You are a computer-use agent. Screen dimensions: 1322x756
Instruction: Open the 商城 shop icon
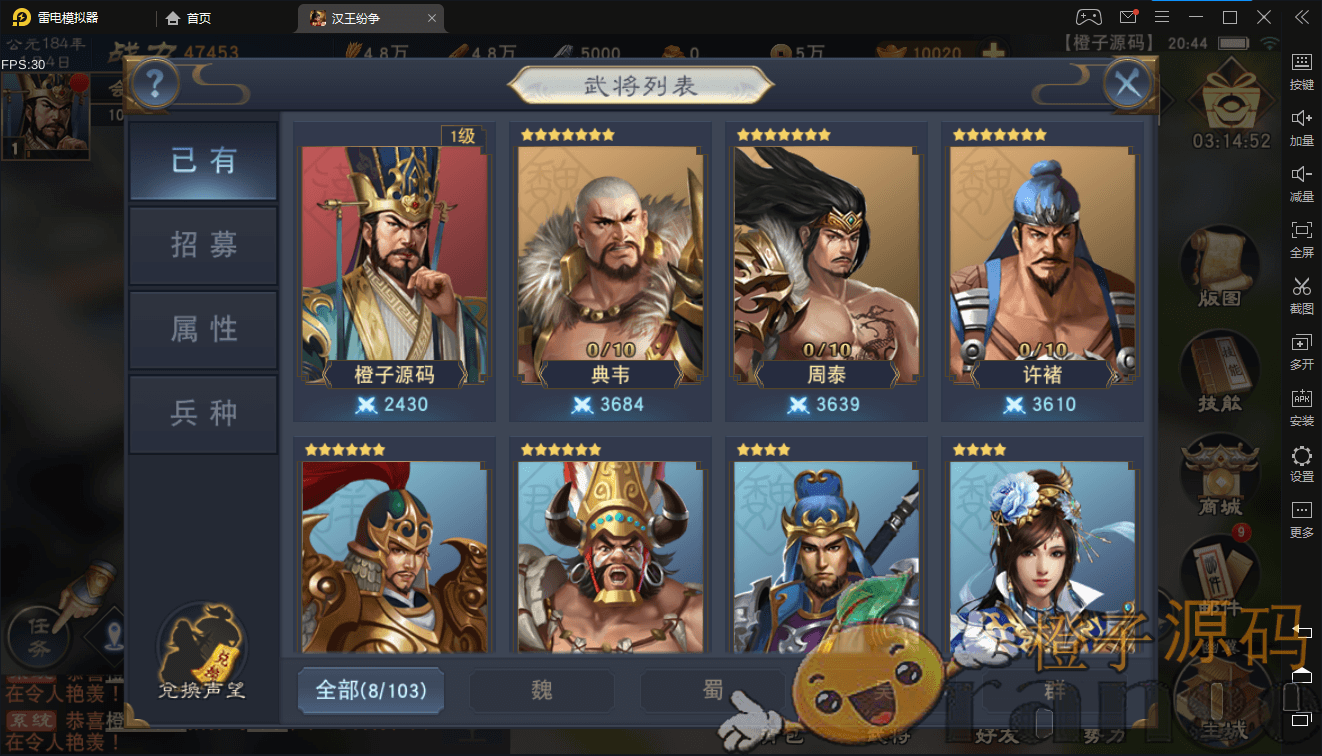click(1218, 478)
